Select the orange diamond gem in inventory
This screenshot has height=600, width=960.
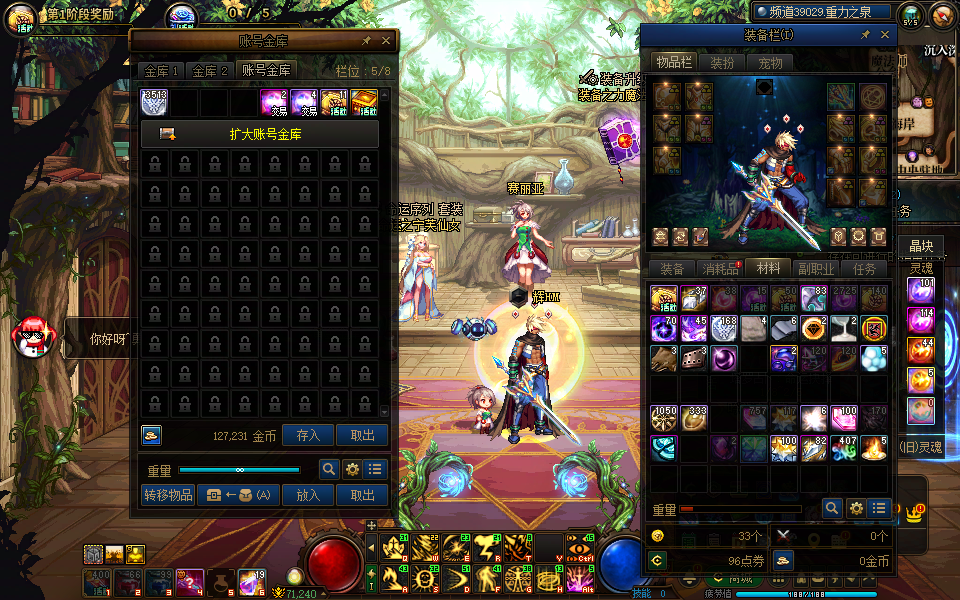[815, 328]
